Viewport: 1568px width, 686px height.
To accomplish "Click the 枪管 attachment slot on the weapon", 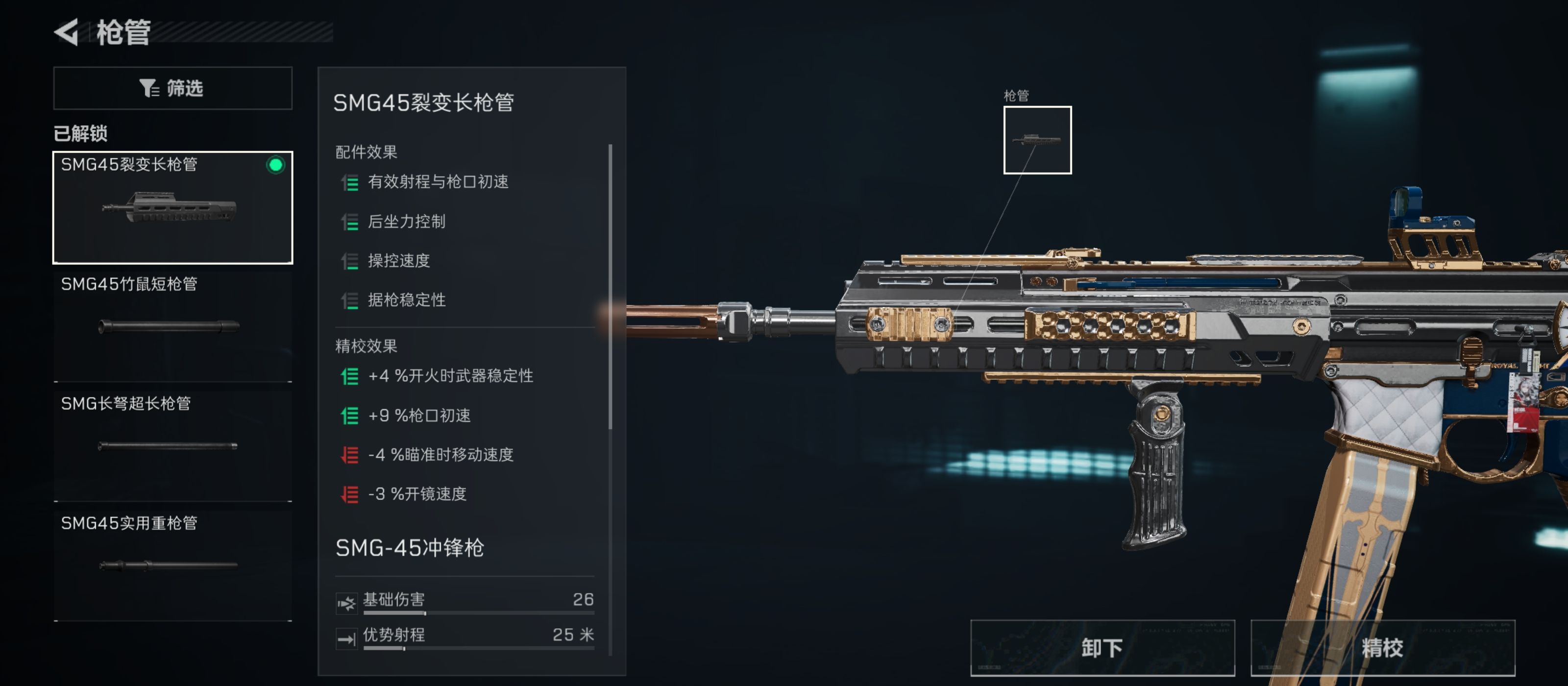I will (1037, 140).
